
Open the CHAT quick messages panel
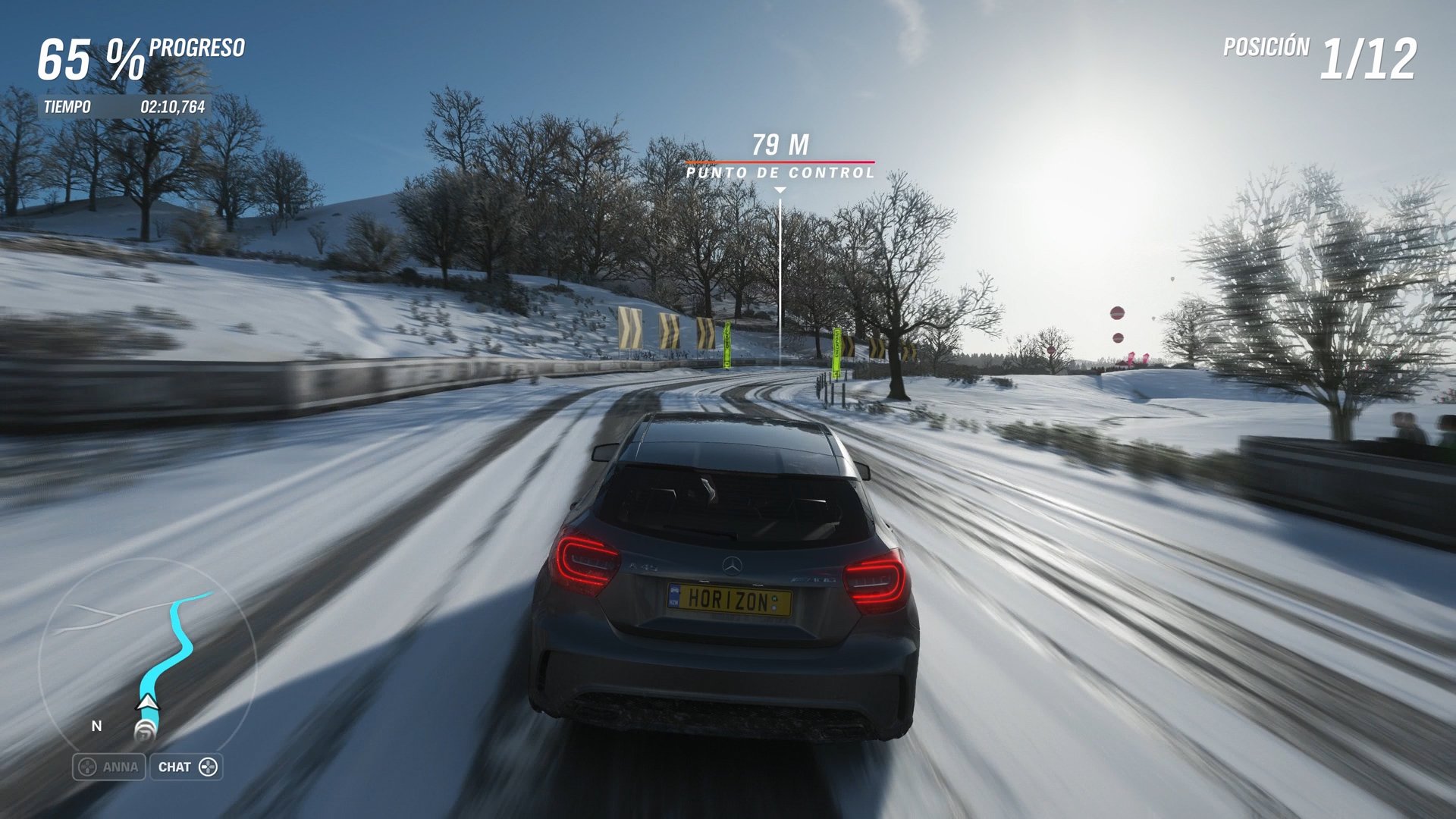(x=187, y=767)
